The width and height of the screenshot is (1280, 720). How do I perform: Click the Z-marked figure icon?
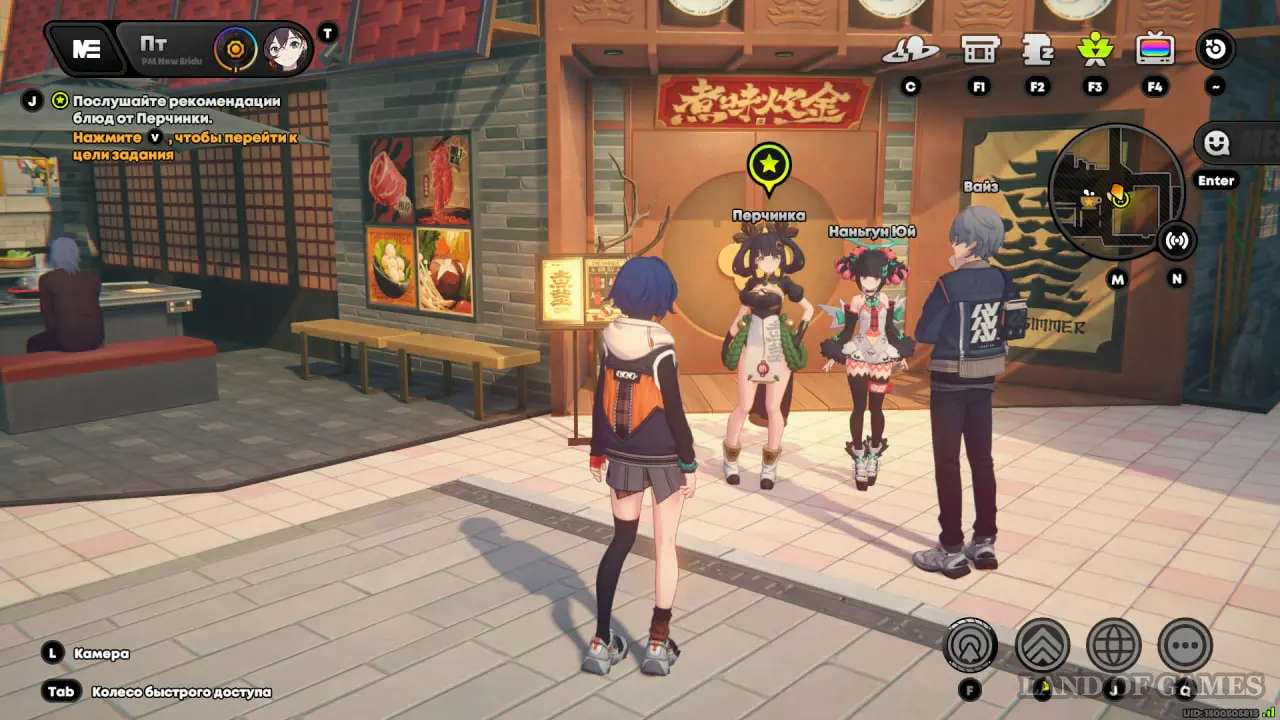(x=1037, y=49)
